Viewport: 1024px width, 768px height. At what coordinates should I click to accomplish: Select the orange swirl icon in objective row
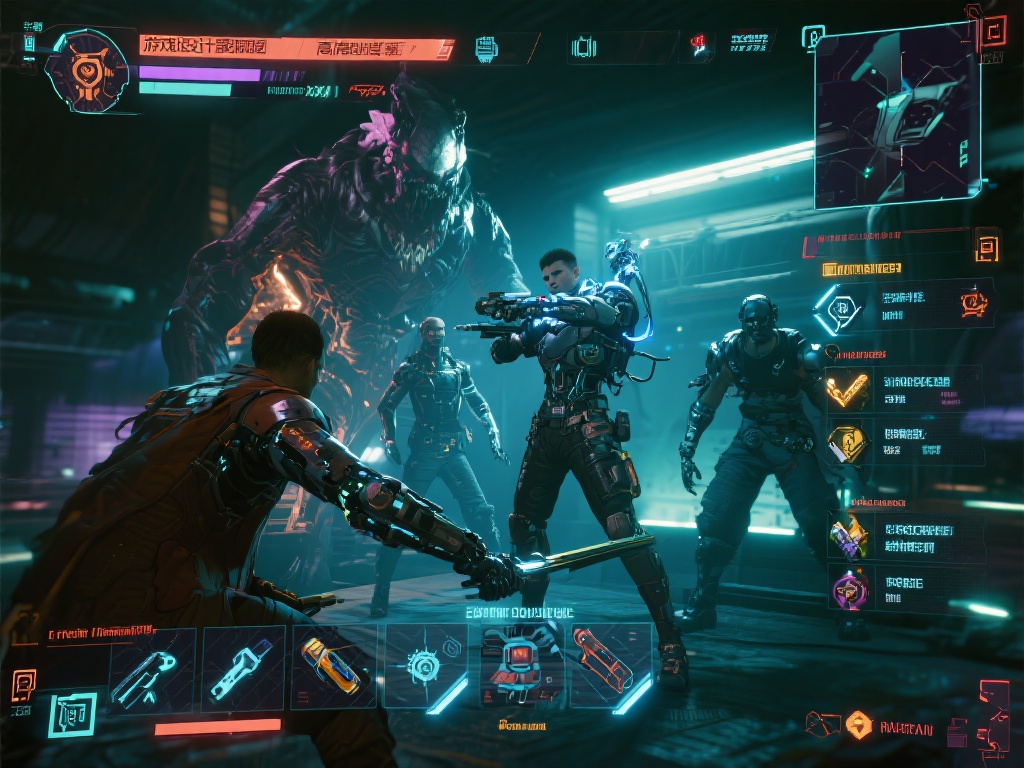click(x=973, y=303)
